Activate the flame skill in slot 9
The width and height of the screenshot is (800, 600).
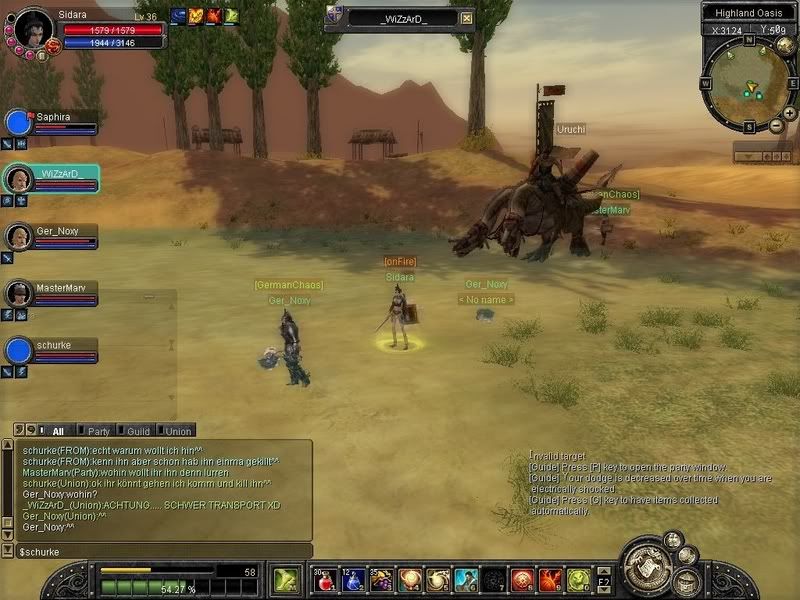(550, 579)
